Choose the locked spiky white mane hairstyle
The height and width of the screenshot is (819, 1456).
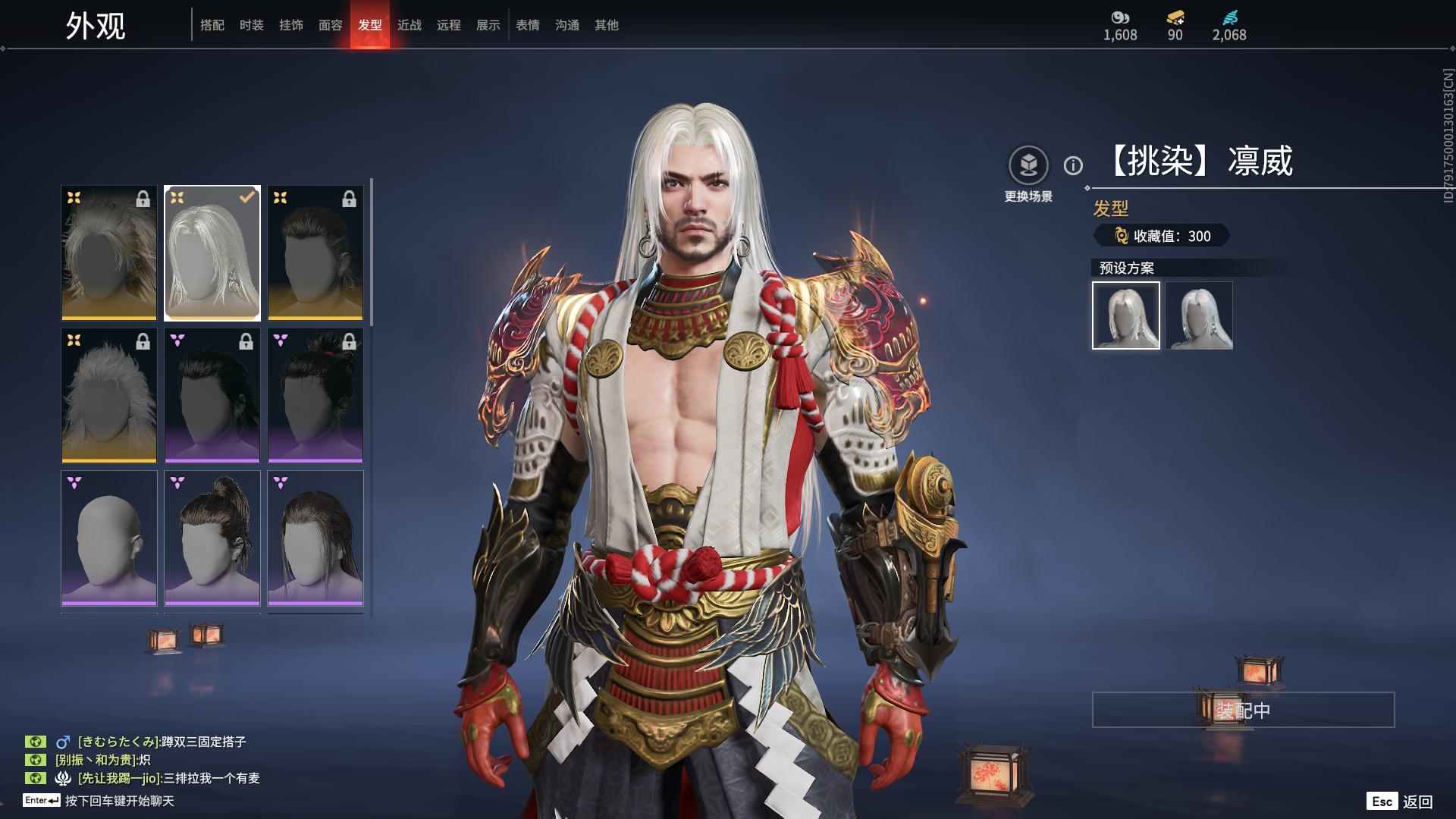109,395
